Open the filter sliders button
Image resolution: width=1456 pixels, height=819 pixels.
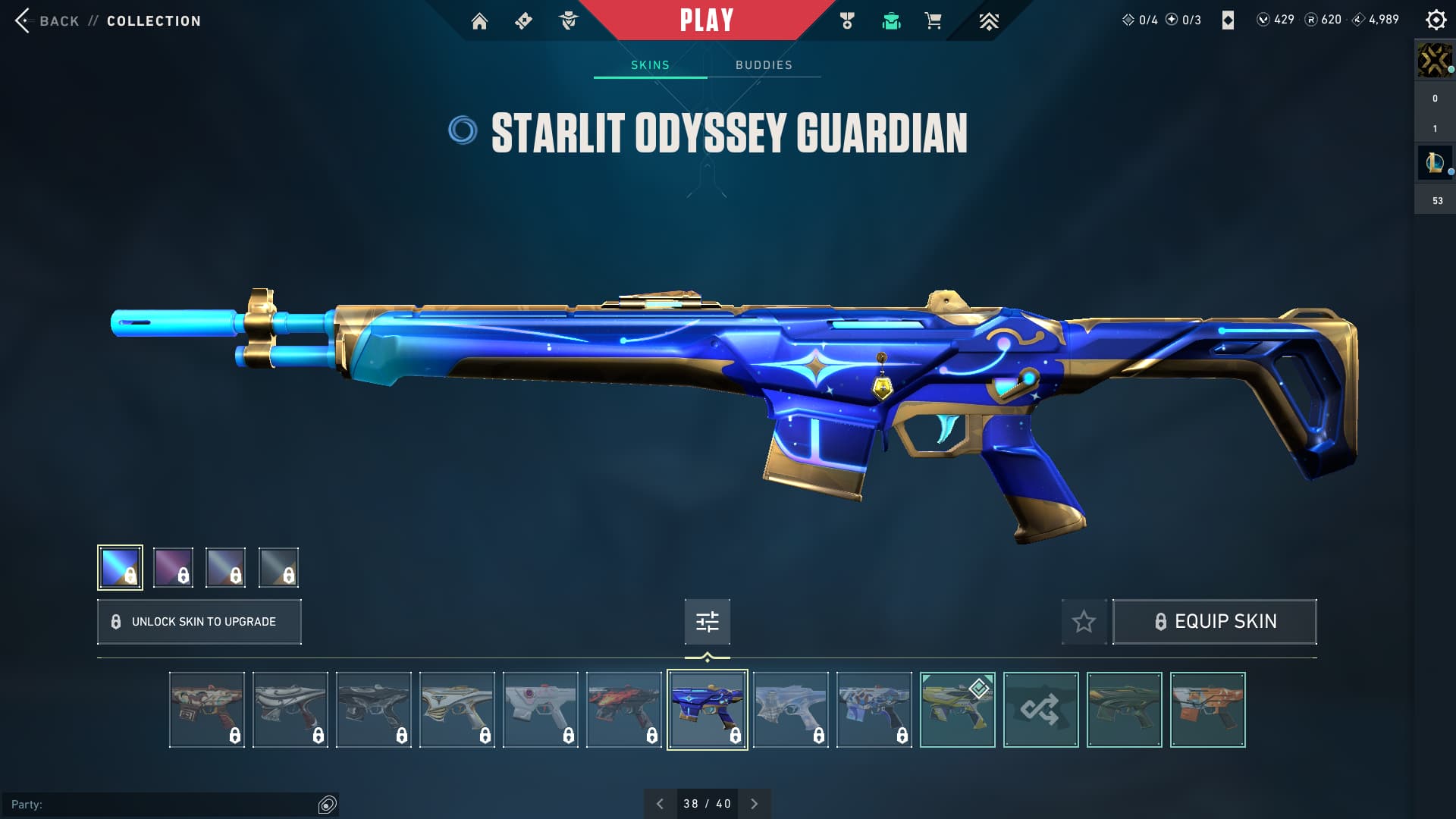[707, 622]
